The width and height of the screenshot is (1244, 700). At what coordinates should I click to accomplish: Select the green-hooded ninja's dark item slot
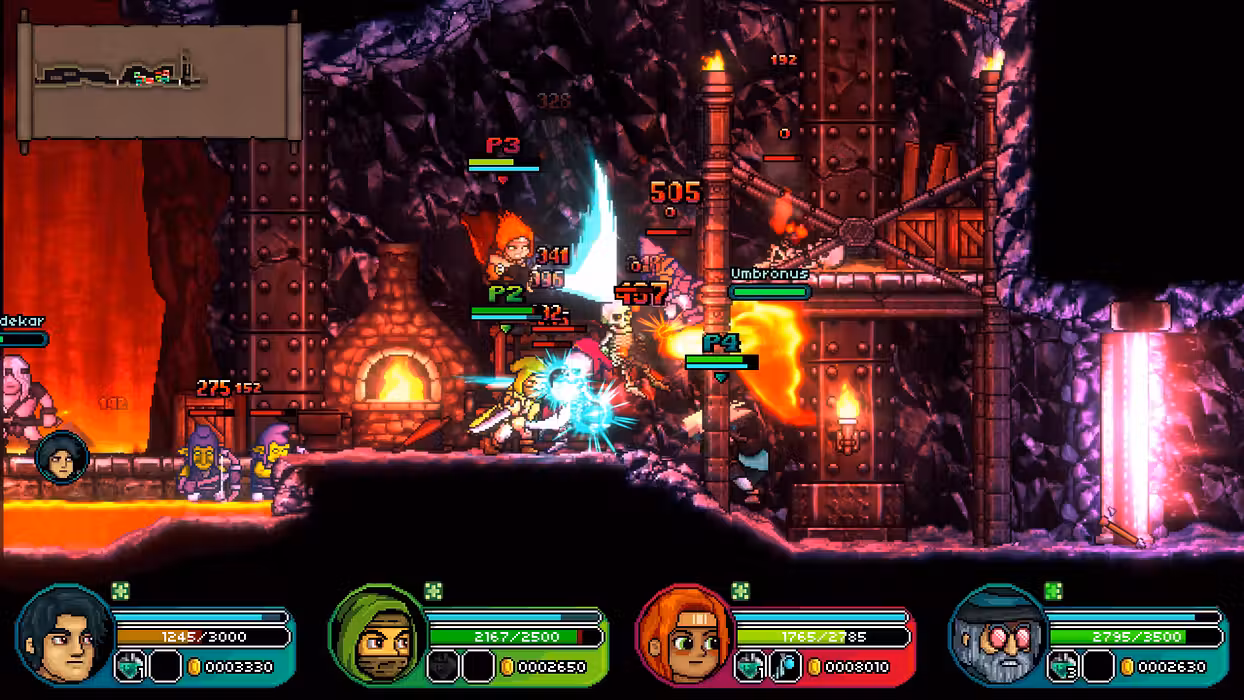tap(443, 666)
